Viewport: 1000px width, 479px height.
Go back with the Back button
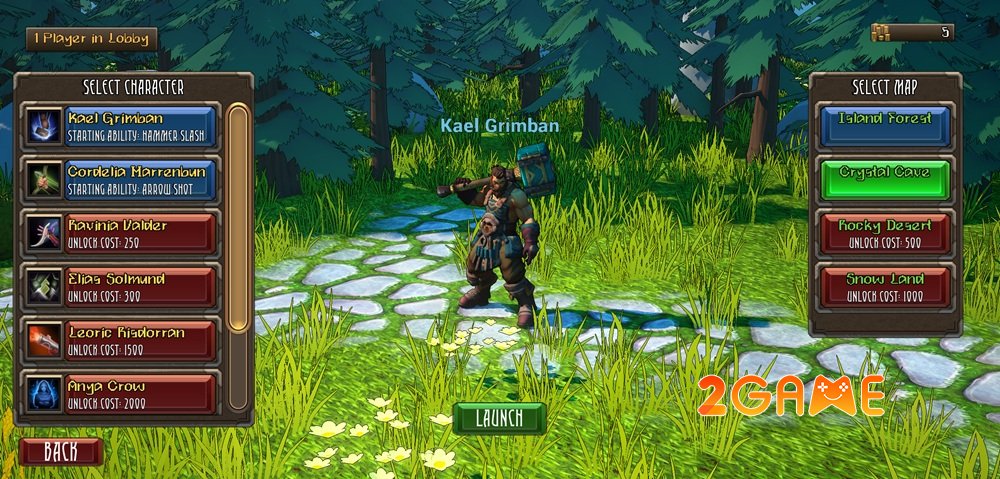coord(61,452)
